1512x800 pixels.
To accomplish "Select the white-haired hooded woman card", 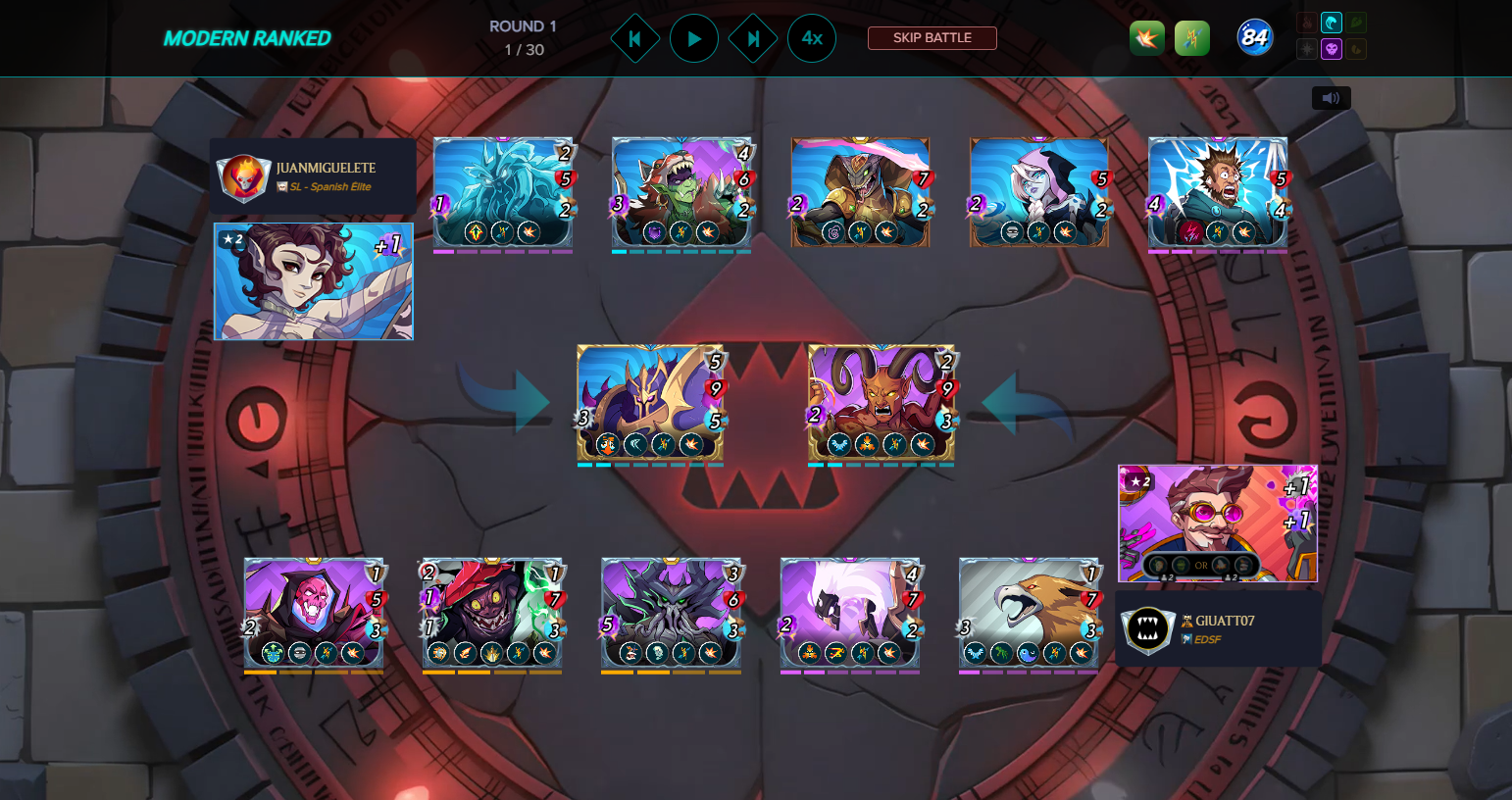I will tap(1038, 191).
